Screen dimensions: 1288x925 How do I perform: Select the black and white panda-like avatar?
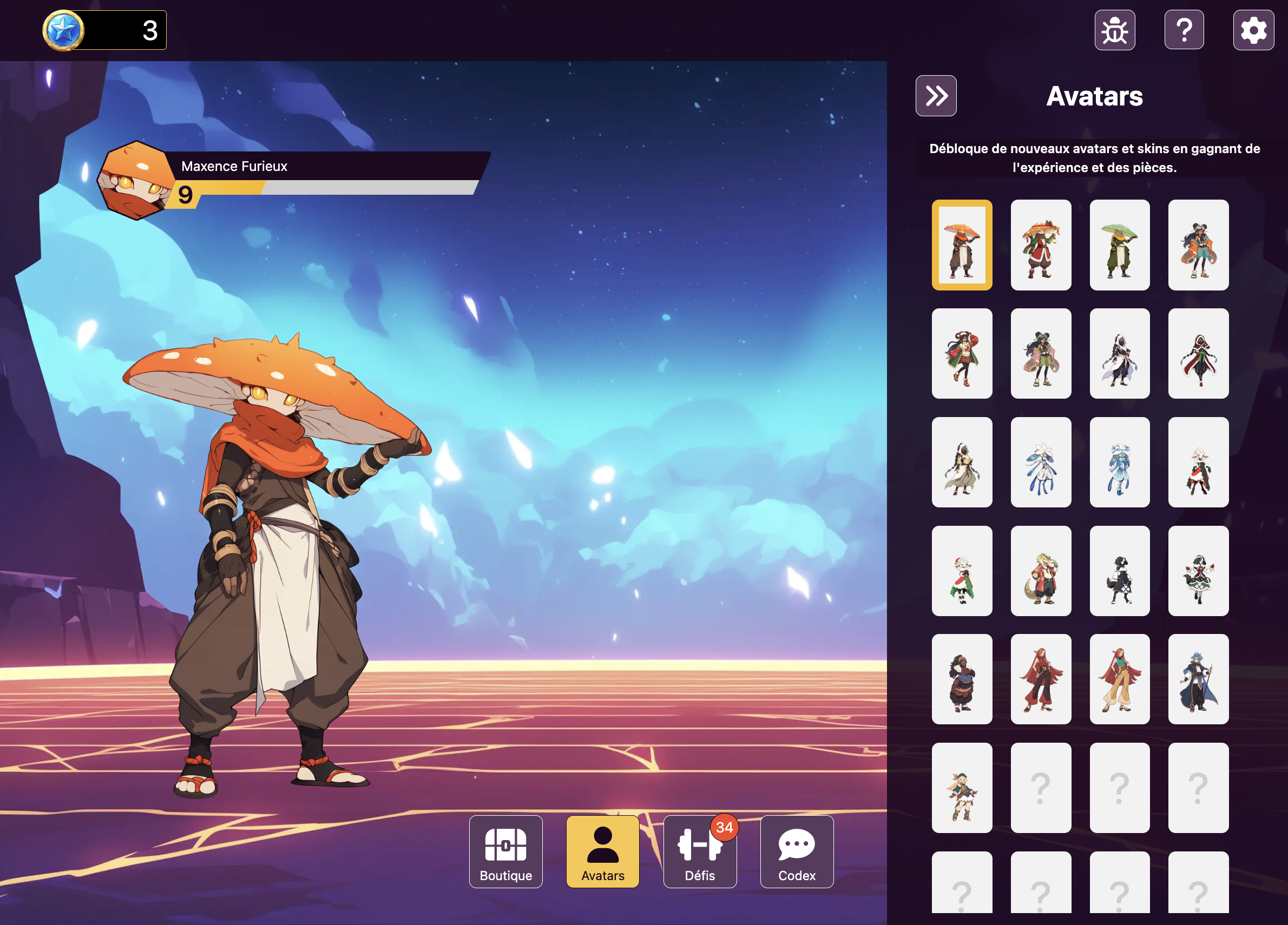1119,571
